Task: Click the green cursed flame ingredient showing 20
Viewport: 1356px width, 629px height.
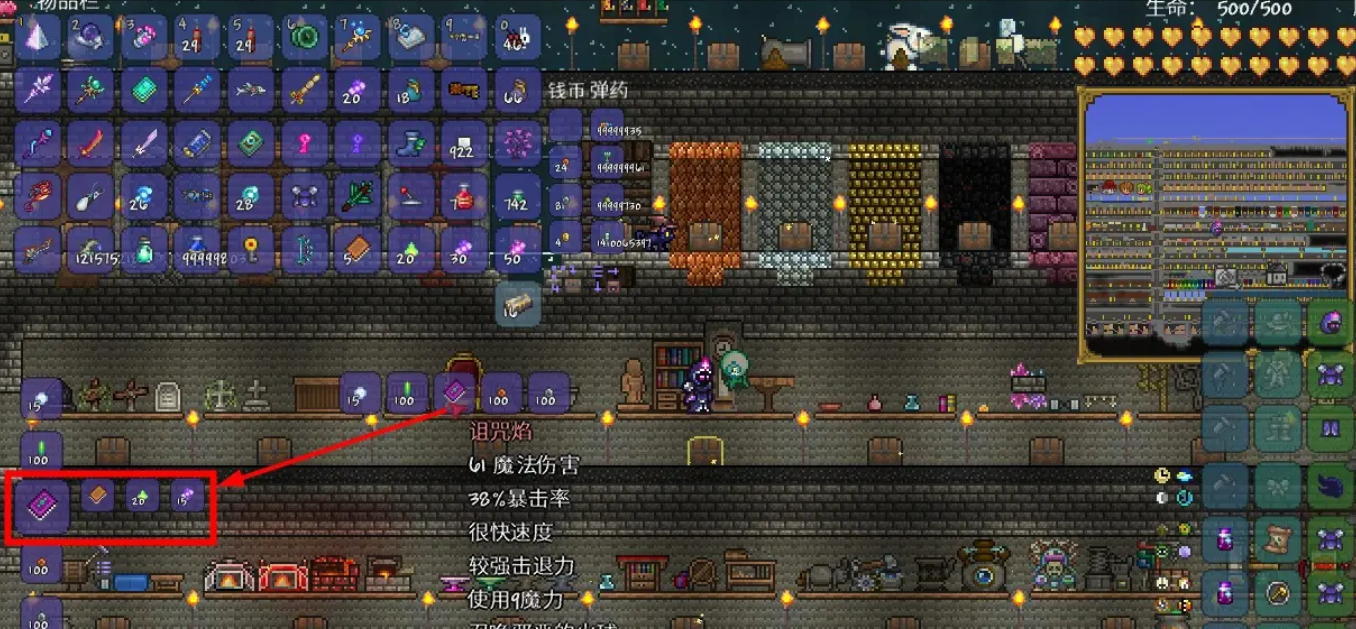Action: (x=142, y=495)
